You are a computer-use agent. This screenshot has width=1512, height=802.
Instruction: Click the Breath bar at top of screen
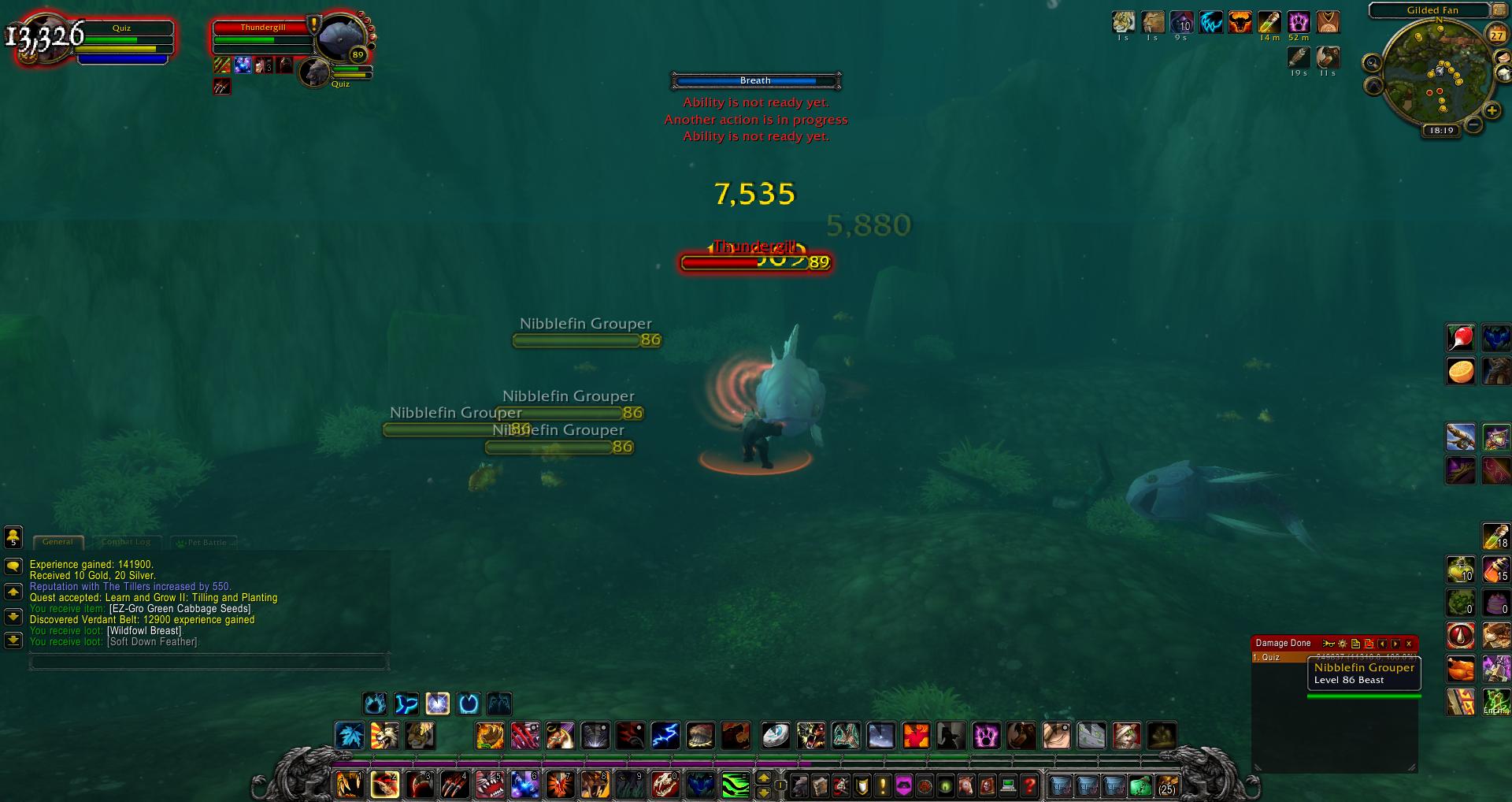[756, 80]
